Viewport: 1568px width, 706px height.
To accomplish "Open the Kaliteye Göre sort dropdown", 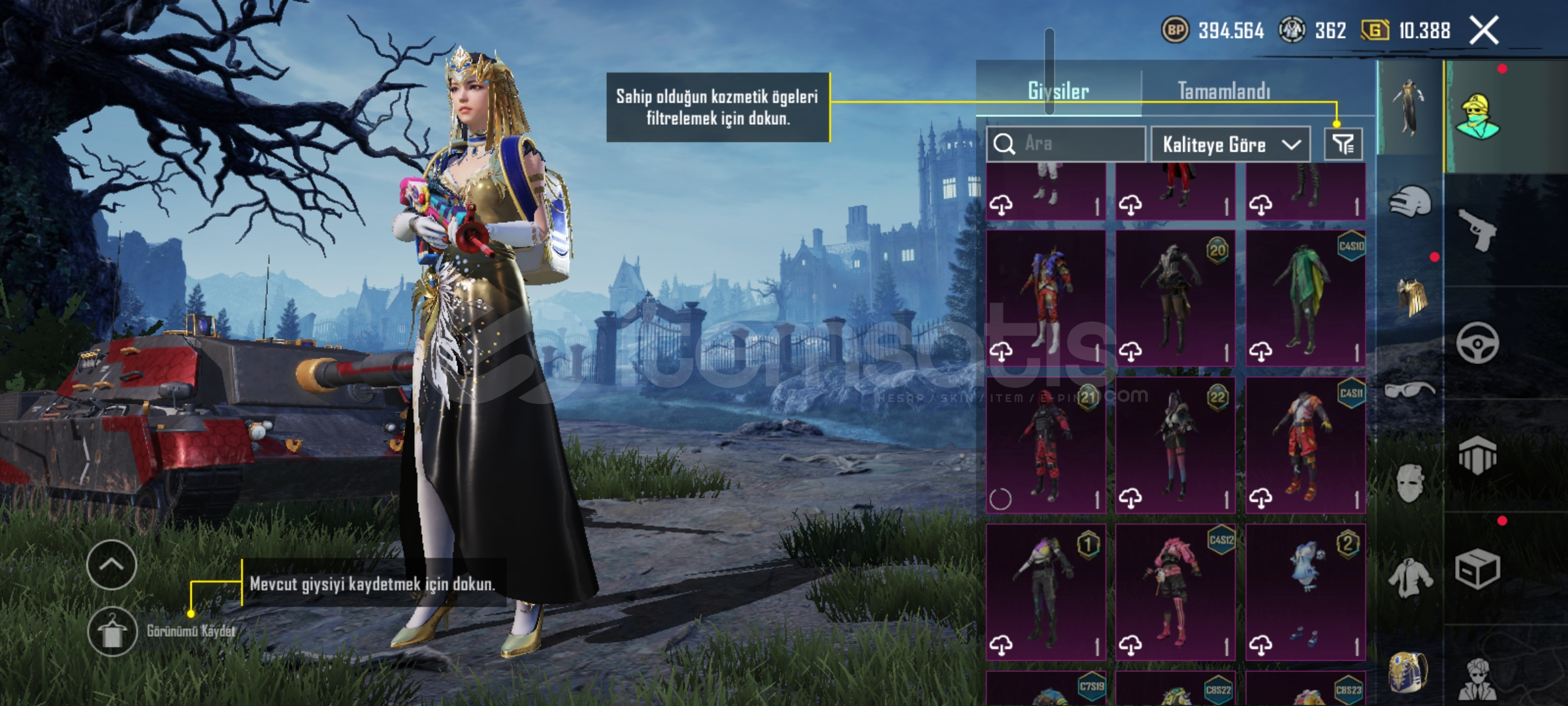I will [x=1230, y=144].
